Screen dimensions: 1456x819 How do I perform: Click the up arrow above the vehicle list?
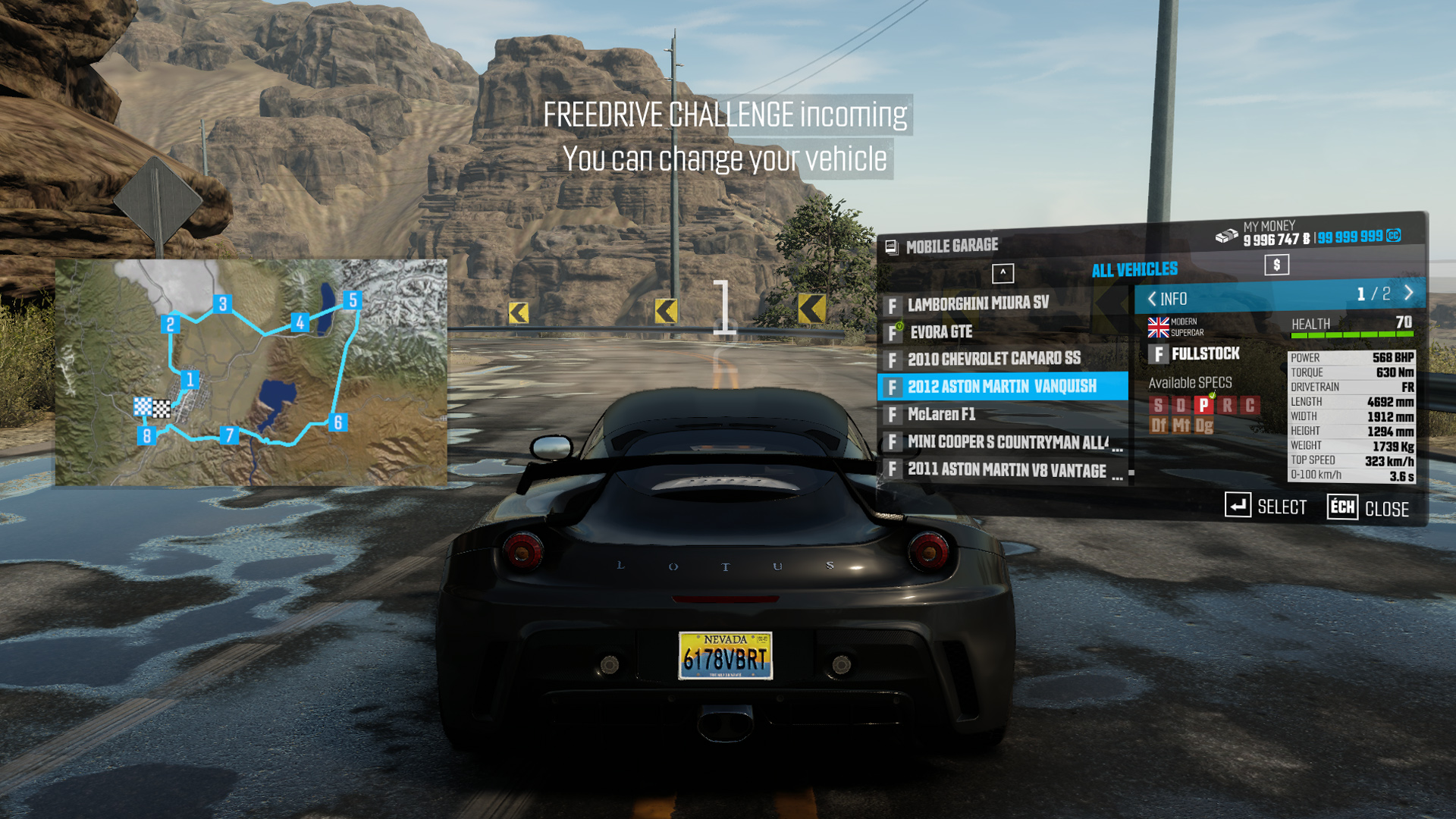(x=1003, y=273)
